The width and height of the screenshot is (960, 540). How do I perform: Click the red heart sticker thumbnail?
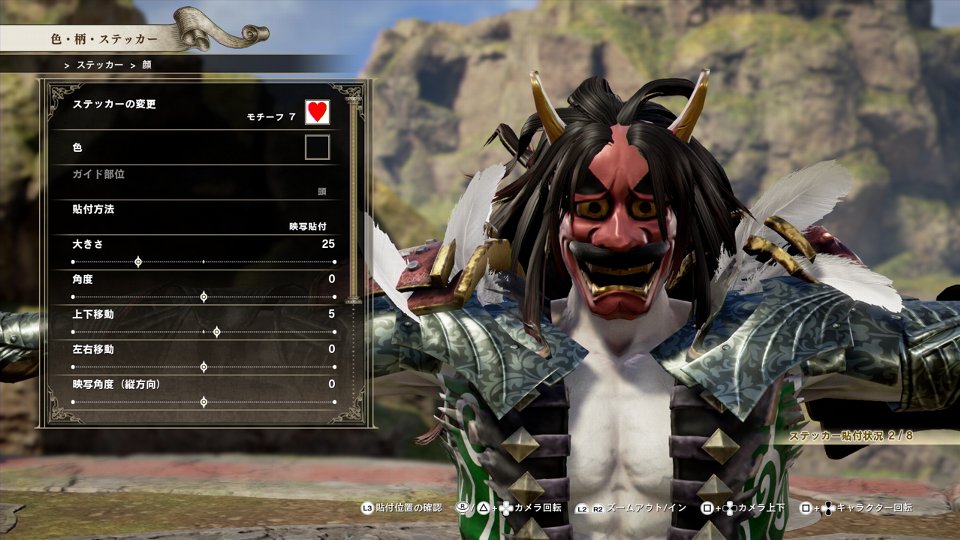point(317,112)
